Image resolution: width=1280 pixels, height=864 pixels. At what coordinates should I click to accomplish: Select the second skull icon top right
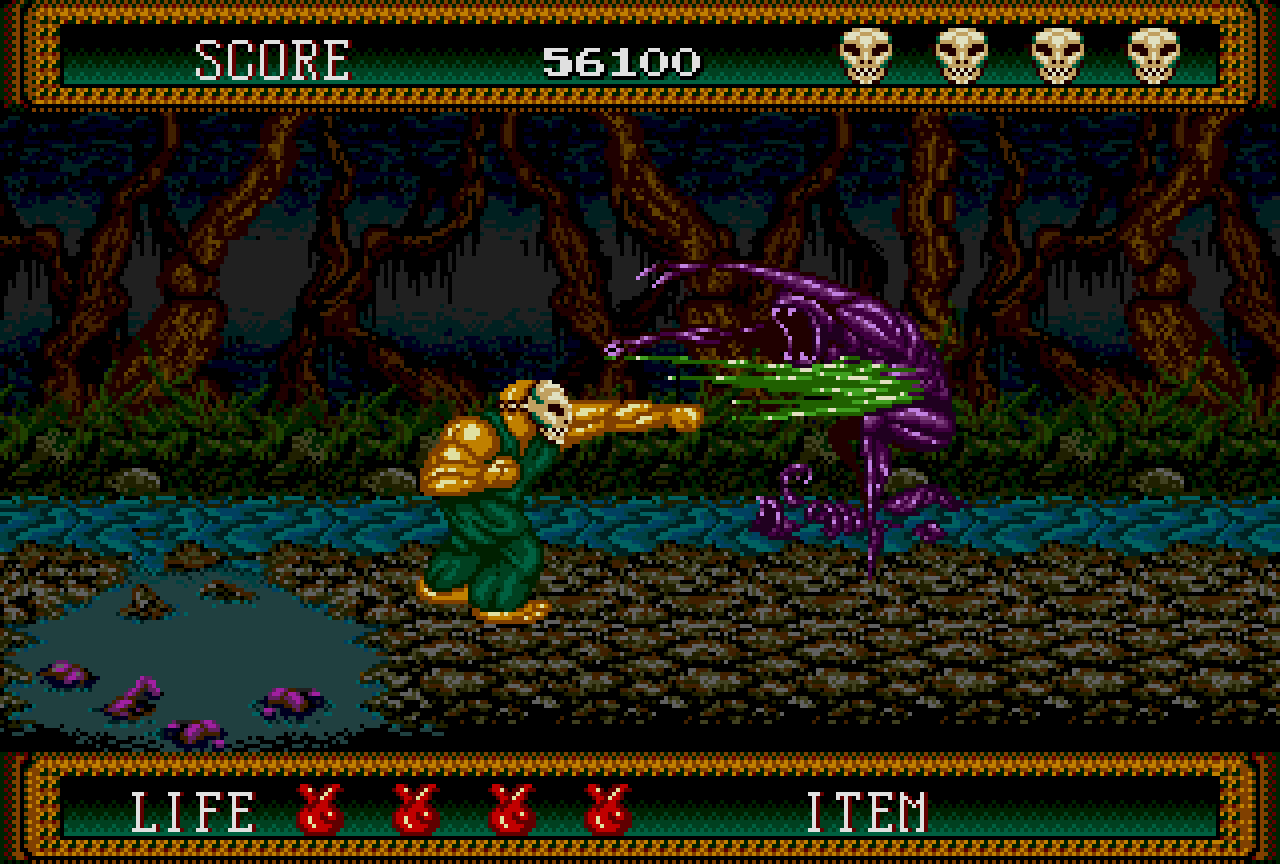(x=962, y=57)
